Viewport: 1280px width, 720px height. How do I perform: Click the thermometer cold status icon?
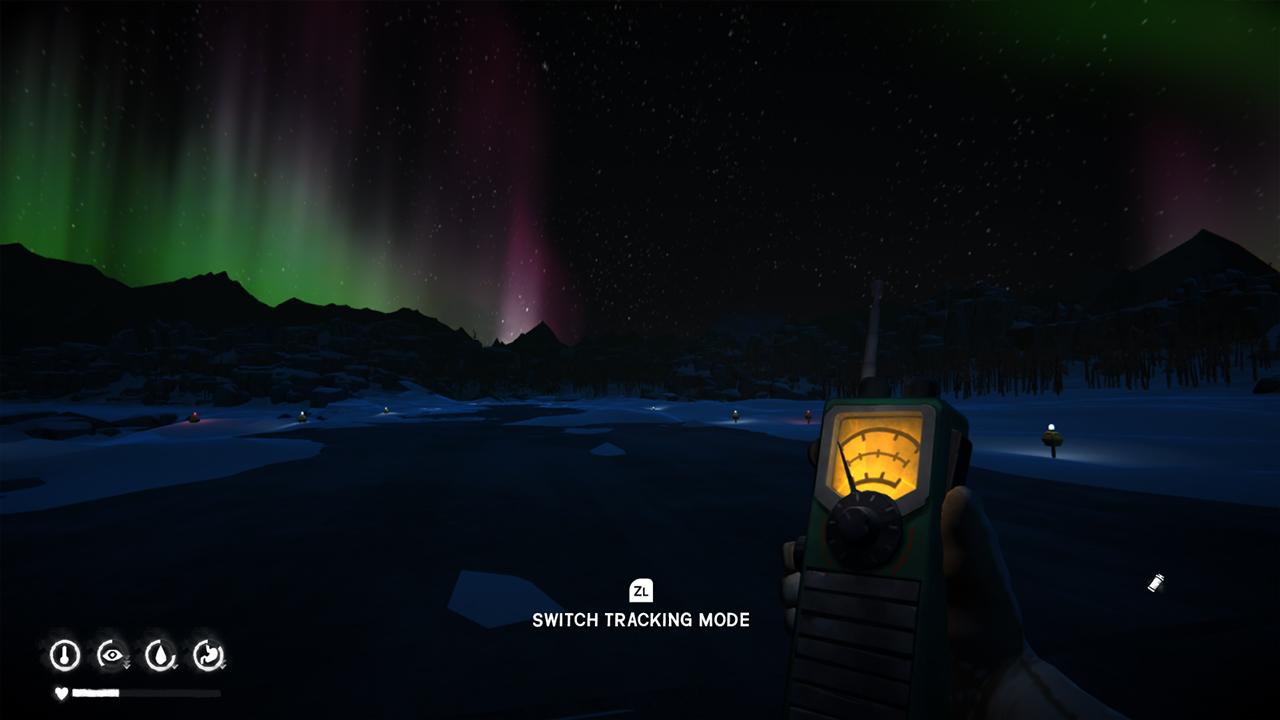click(x=65, y=654)
